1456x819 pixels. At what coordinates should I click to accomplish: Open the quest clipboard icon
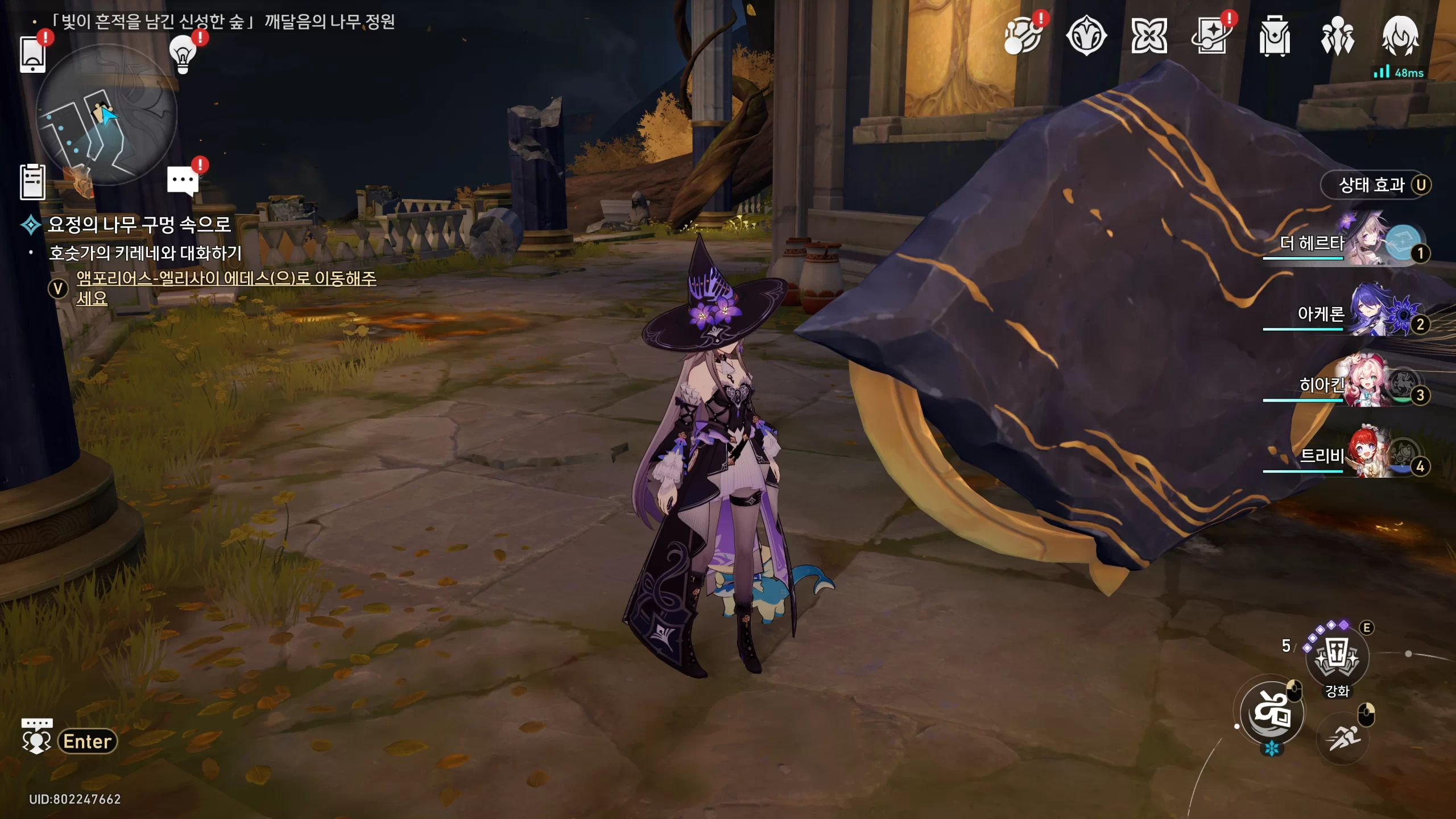click(32, 182)
